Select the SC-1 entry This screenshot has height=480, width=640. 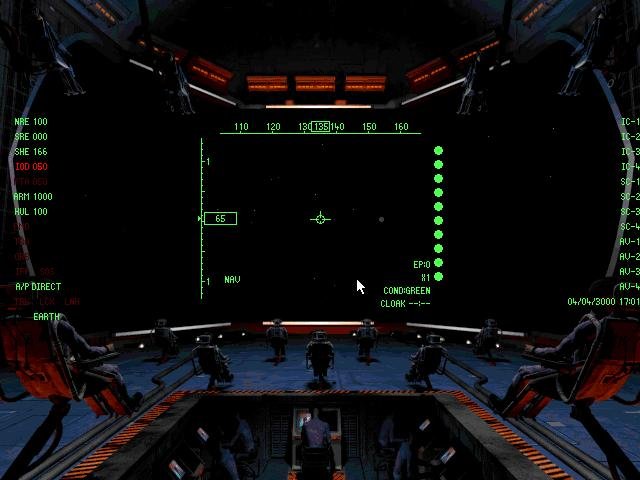tap(630, 182)
